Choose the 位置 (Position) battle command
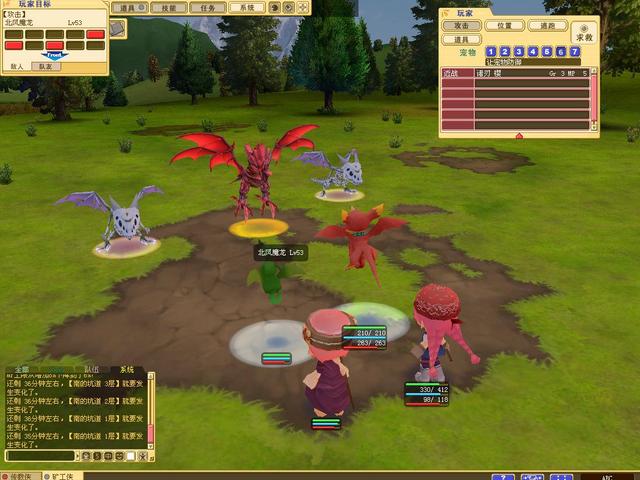The height and width of the screenshot is (480, 640). click(505, 25)
